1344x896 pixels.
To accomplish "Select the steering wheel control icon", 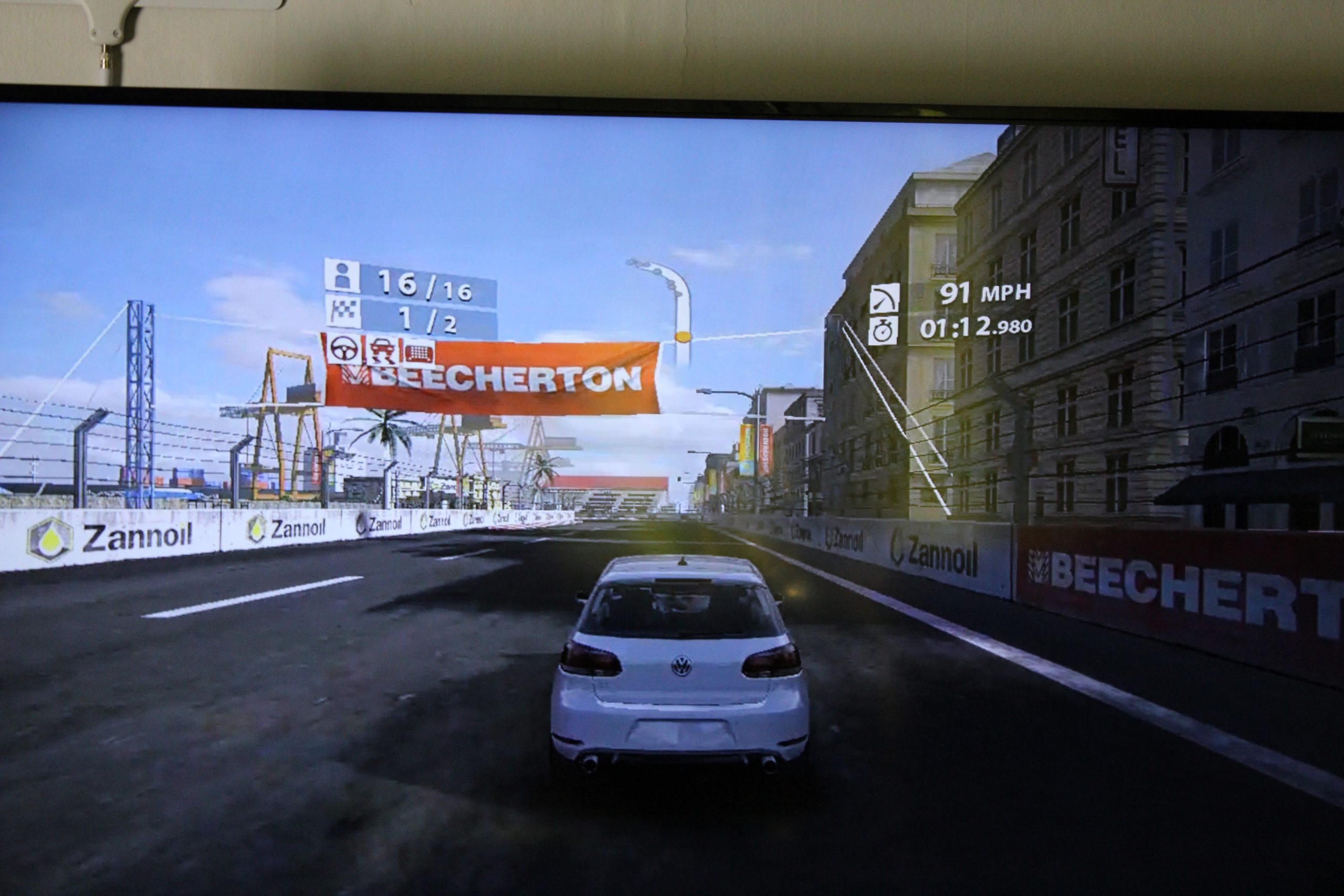I will point(344,351).
